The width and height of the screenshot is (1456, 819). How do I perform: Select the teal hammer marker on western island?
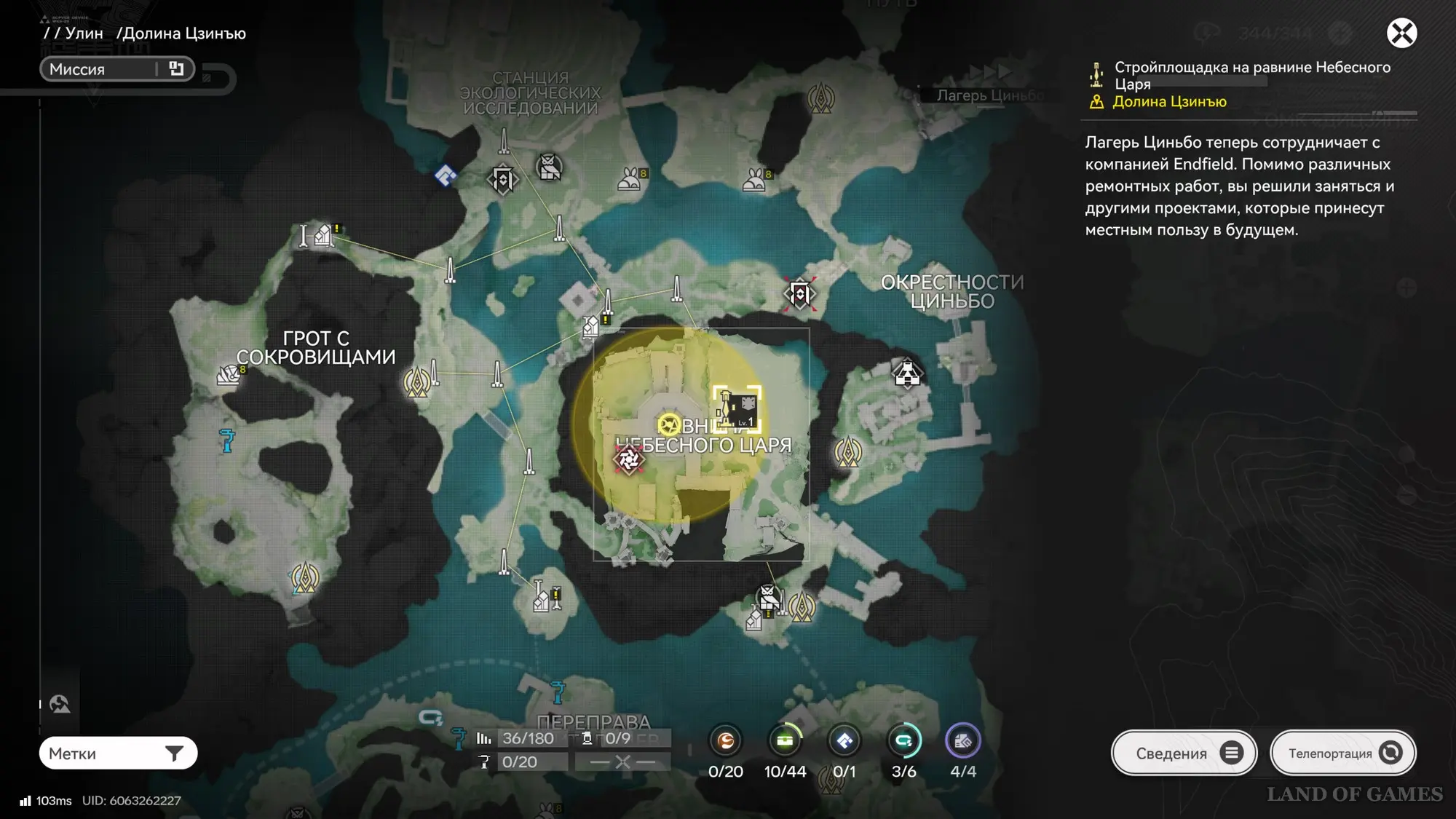227,440
